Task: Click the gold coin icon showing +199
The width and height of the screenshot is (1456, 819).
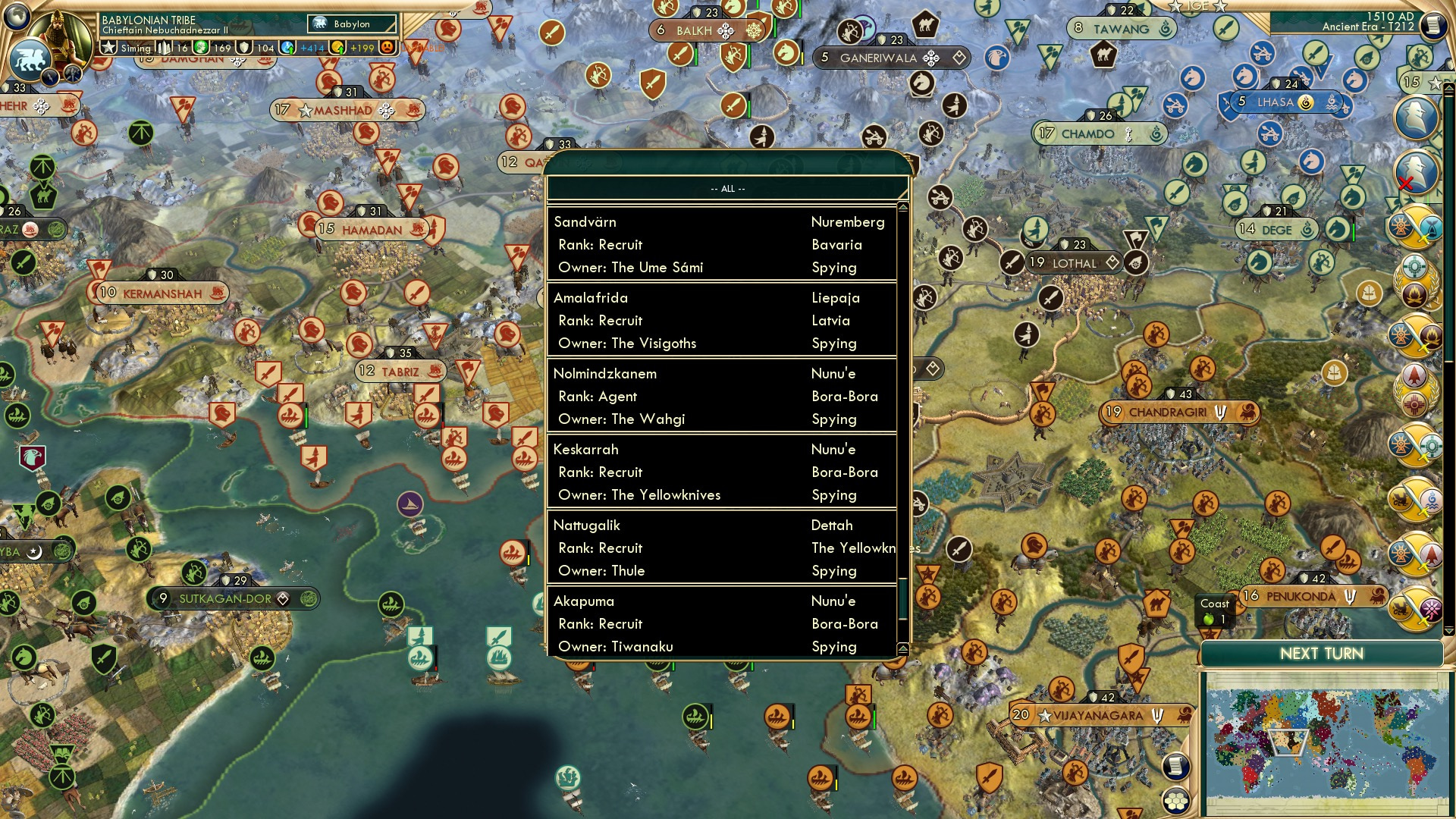Action: [340, 47]
